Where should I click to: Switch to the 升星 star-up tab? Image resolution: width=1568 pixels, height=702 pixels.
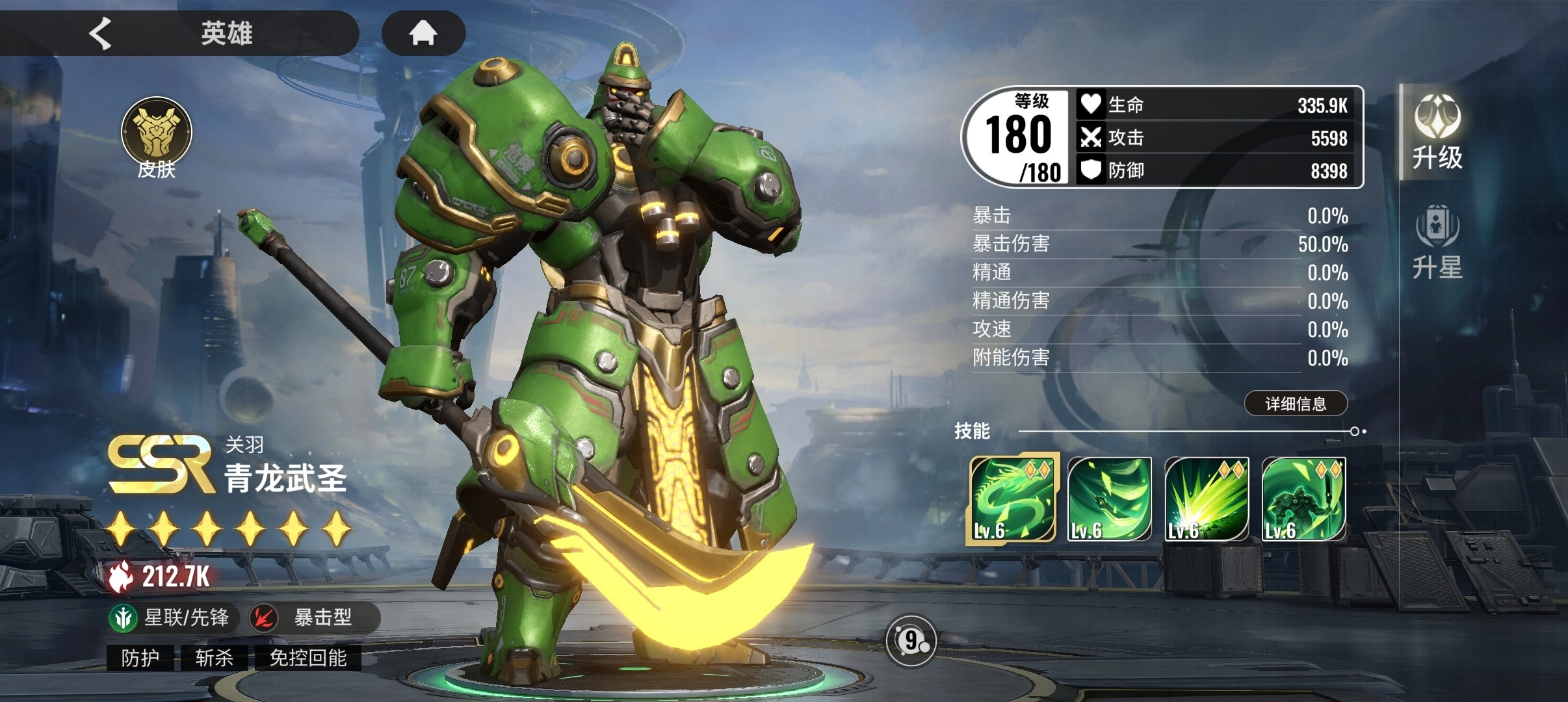pyautogui.click(x=1437, y=242)
